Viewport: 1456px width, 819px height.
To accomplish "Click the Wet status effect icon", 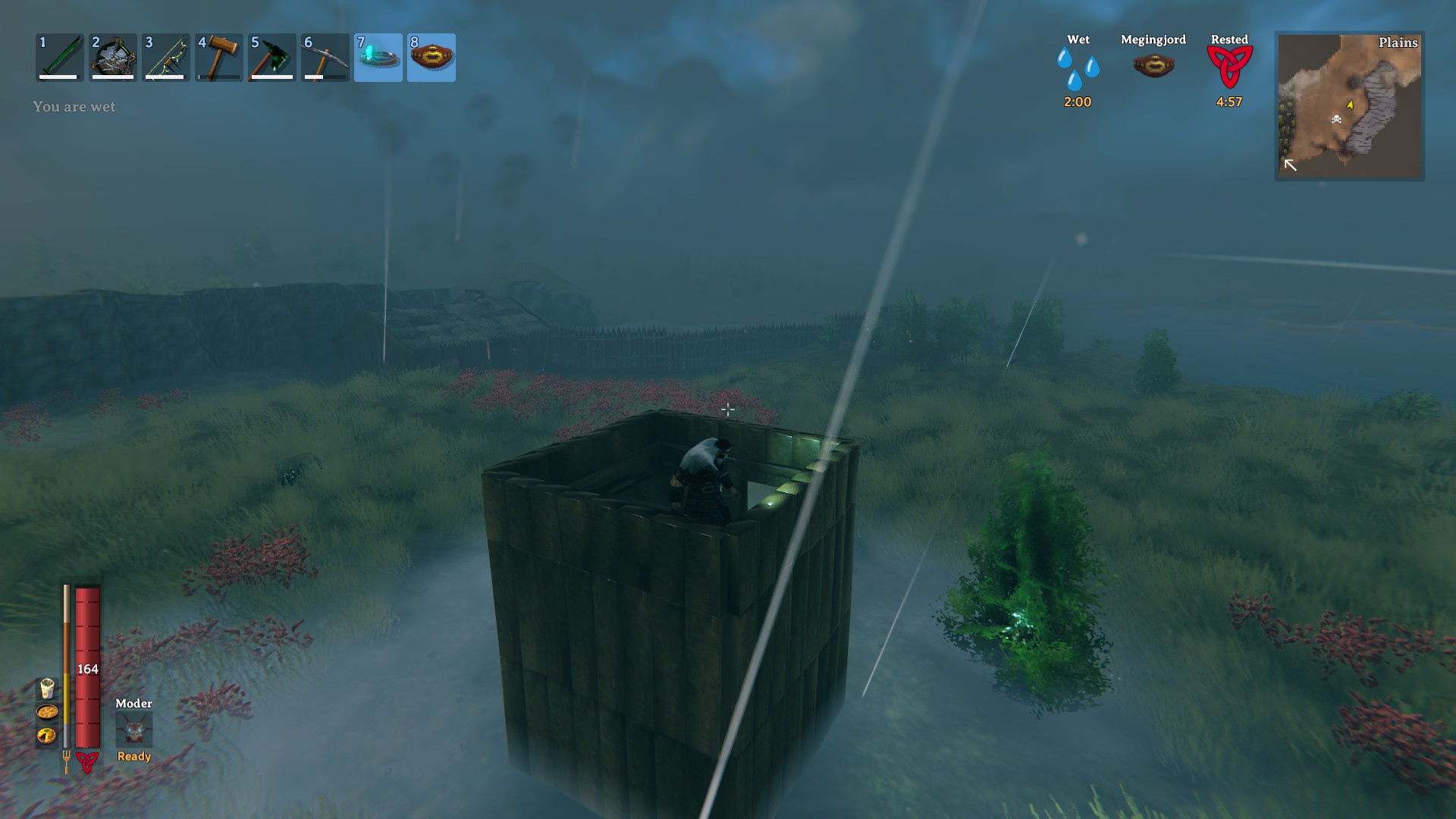I will click(x=1078, y=69).
